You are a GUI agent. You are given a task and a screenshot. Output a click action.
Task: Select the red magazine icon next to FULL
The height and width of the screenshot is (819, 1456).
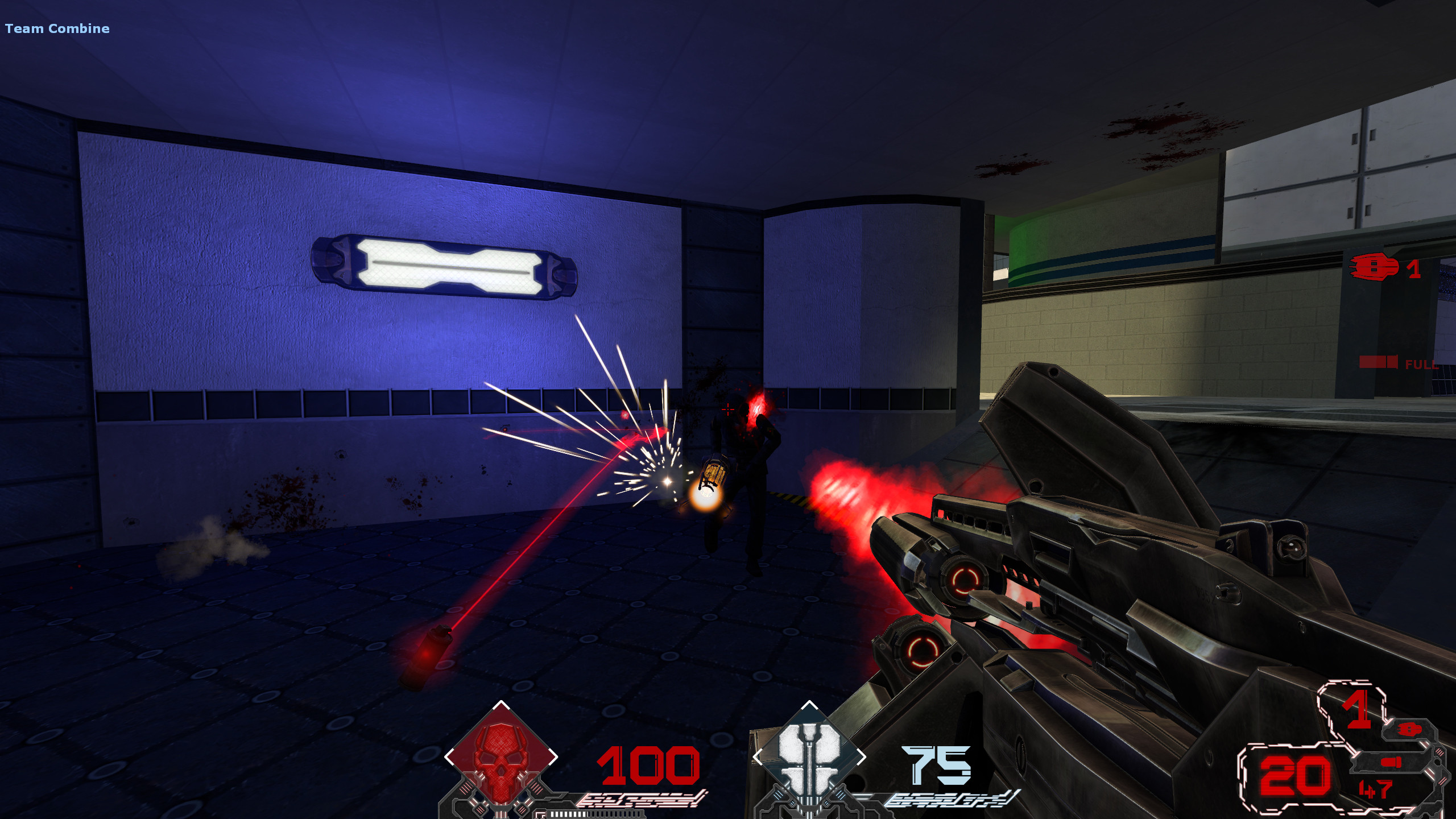coord(1378,362)
